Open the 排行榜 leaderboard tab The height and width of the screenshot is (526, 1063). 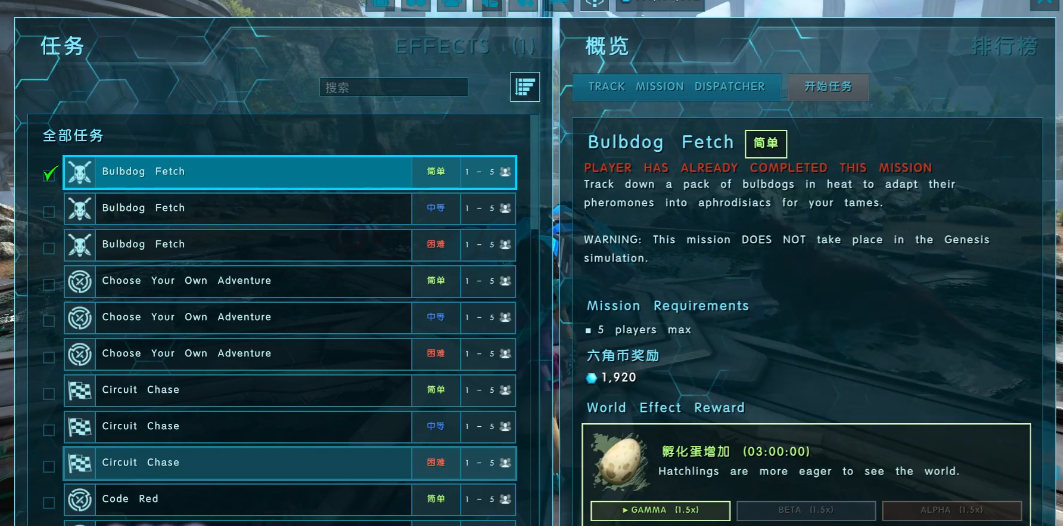pos(1004,46)
